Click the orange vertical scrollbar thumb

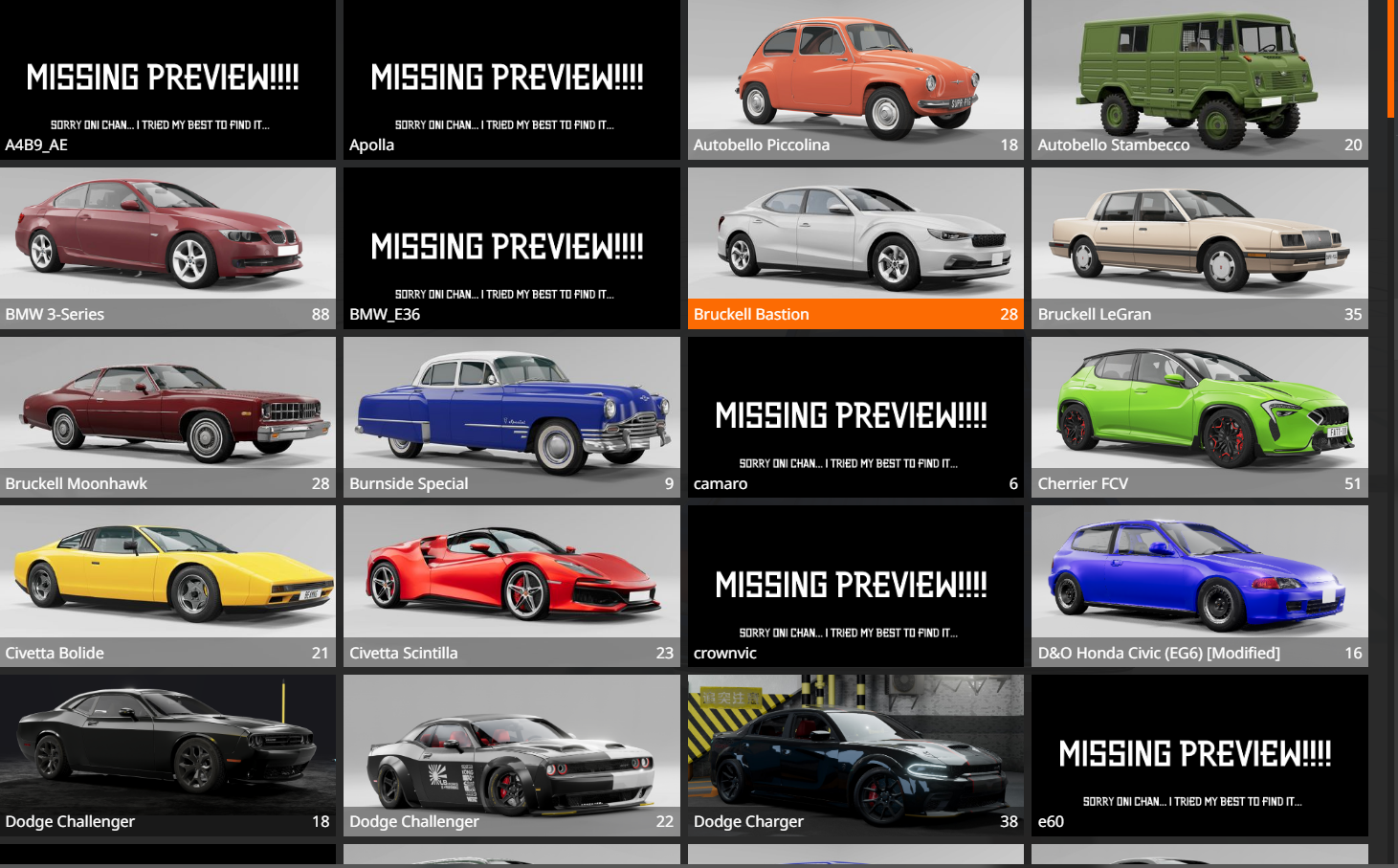(x=1391, y=57)
